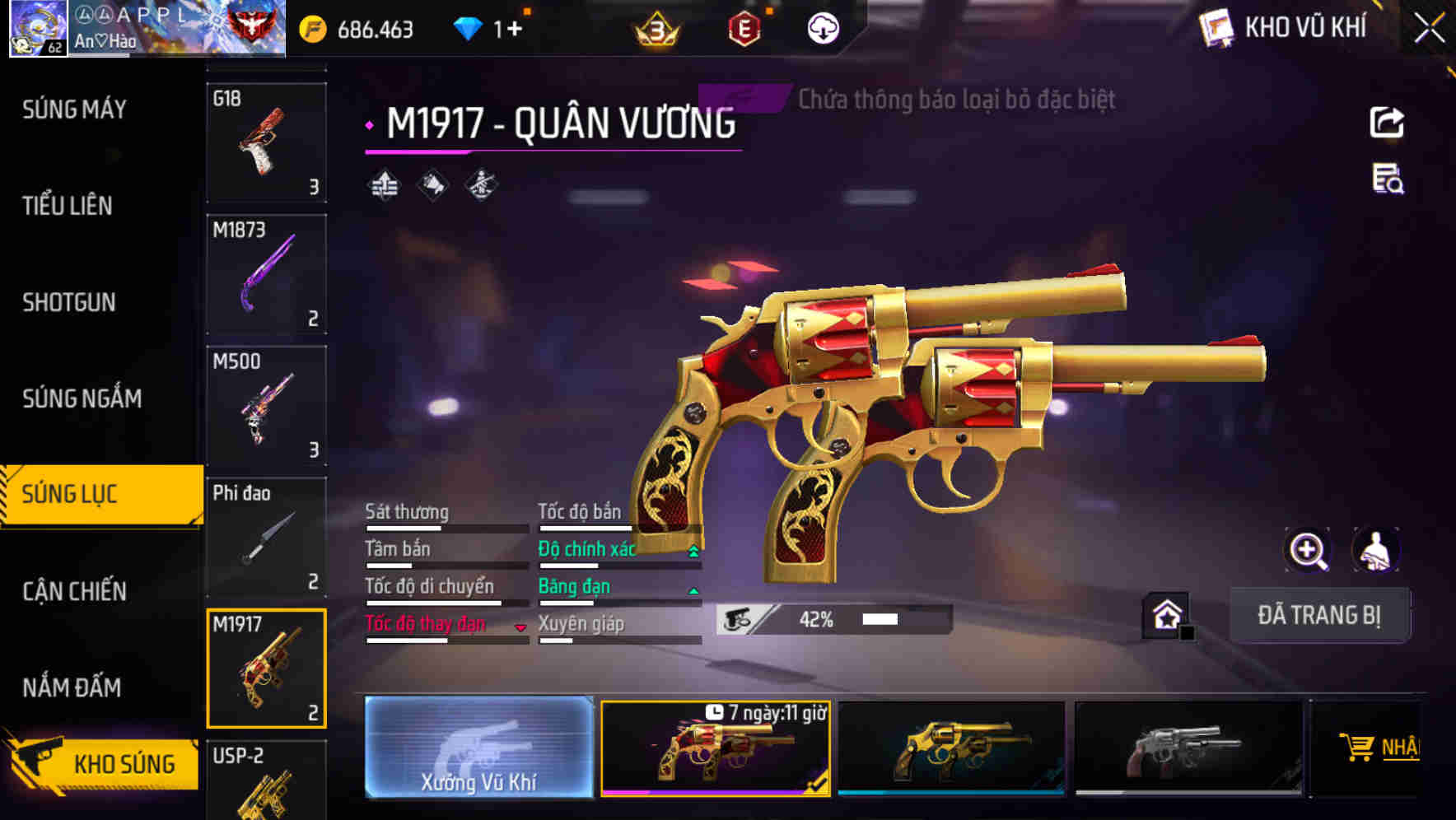Click the upgrade attribute icon under weapon name

click(x=384, y=185)
